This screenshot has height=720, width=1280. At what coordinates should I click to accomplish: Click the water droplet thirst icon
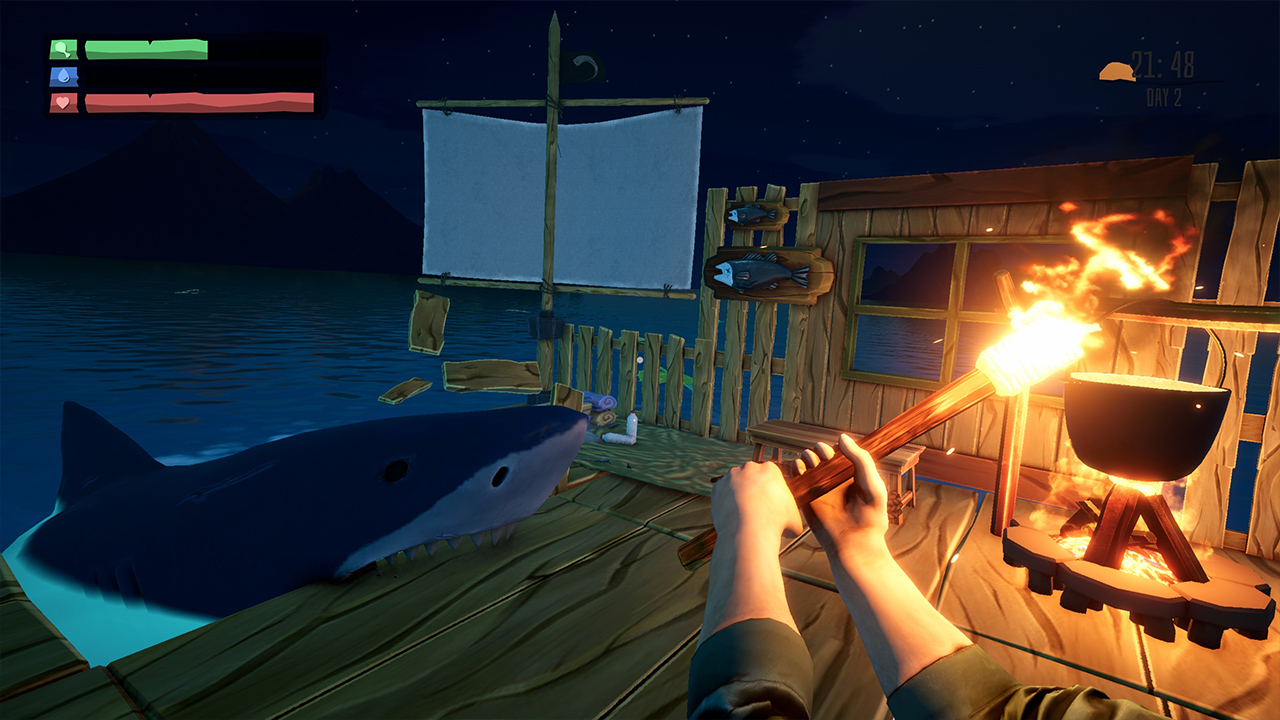point(62,77)
